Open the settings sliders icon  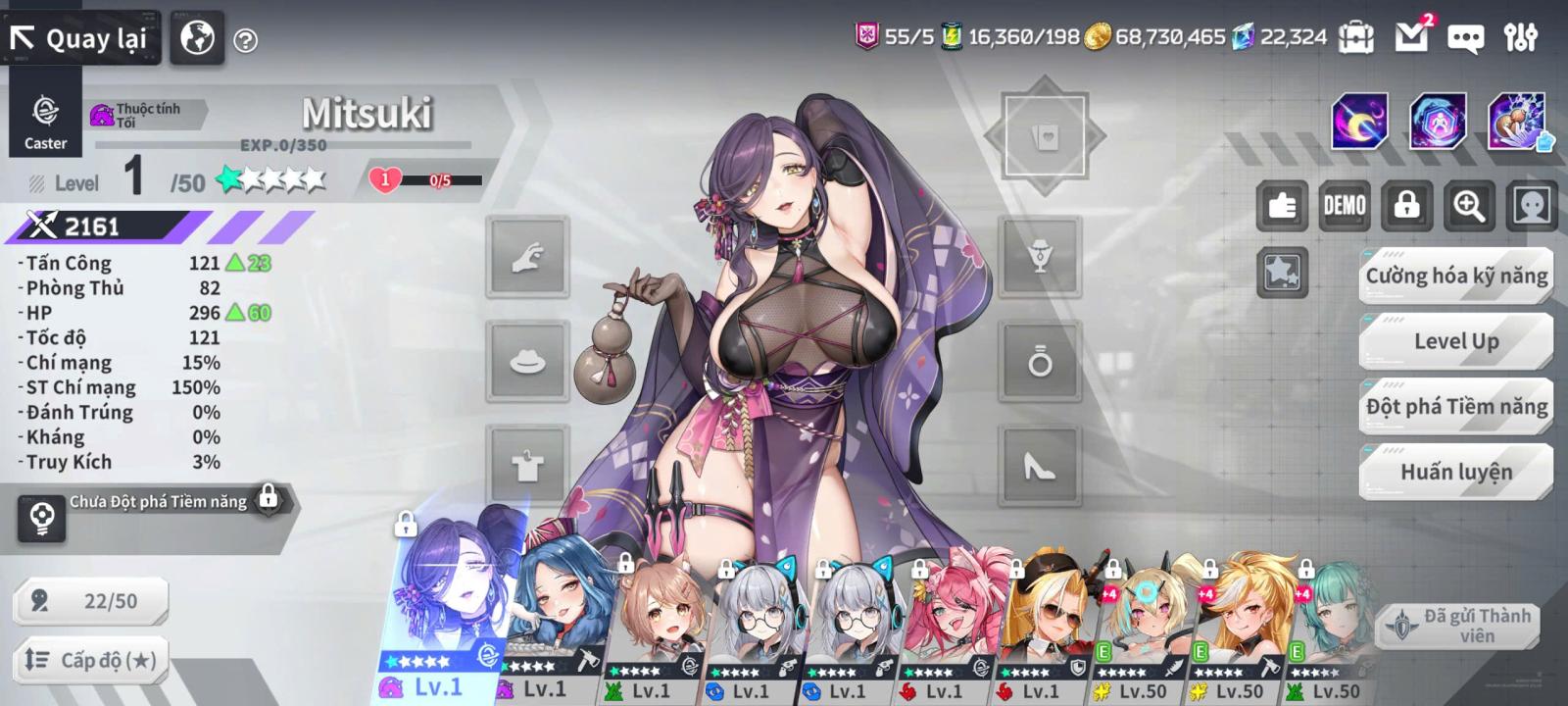tap(1521, 37)
